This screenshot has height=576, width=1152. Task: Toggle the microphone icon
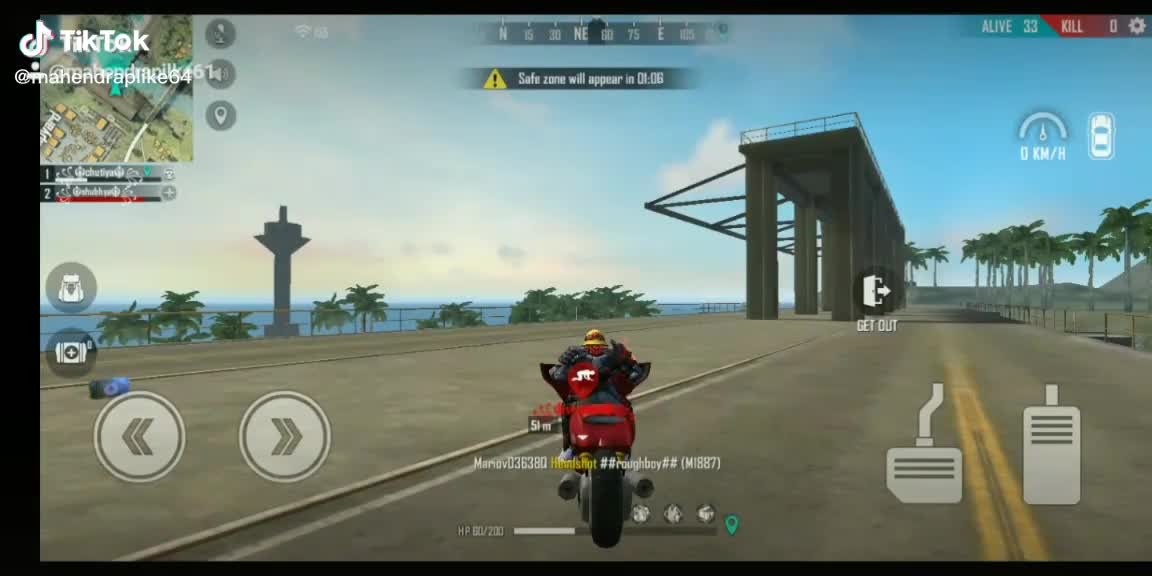coord(221,34)
